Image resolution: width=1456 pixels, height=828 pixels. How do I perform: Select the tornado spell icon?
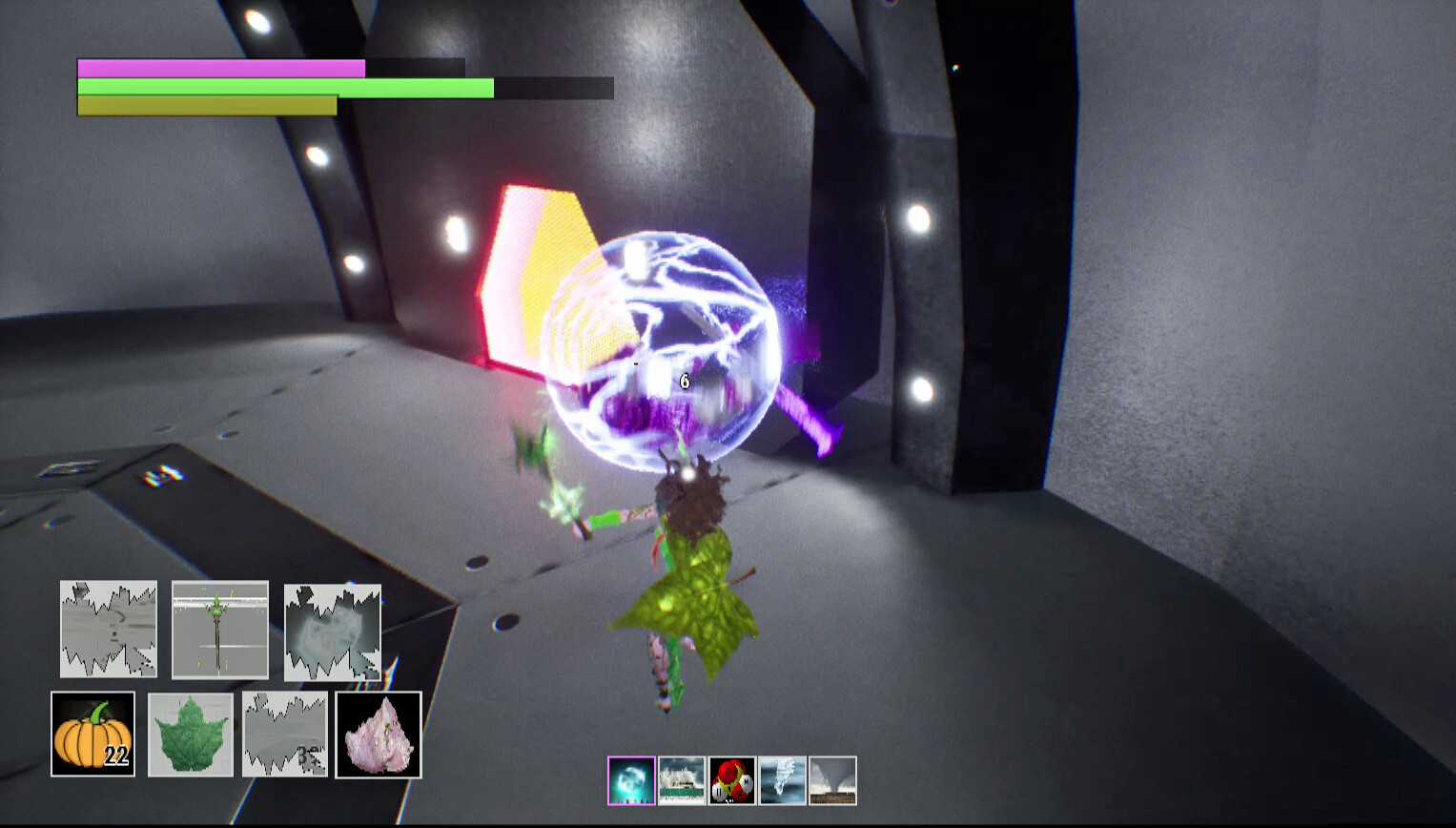[832, 780]
